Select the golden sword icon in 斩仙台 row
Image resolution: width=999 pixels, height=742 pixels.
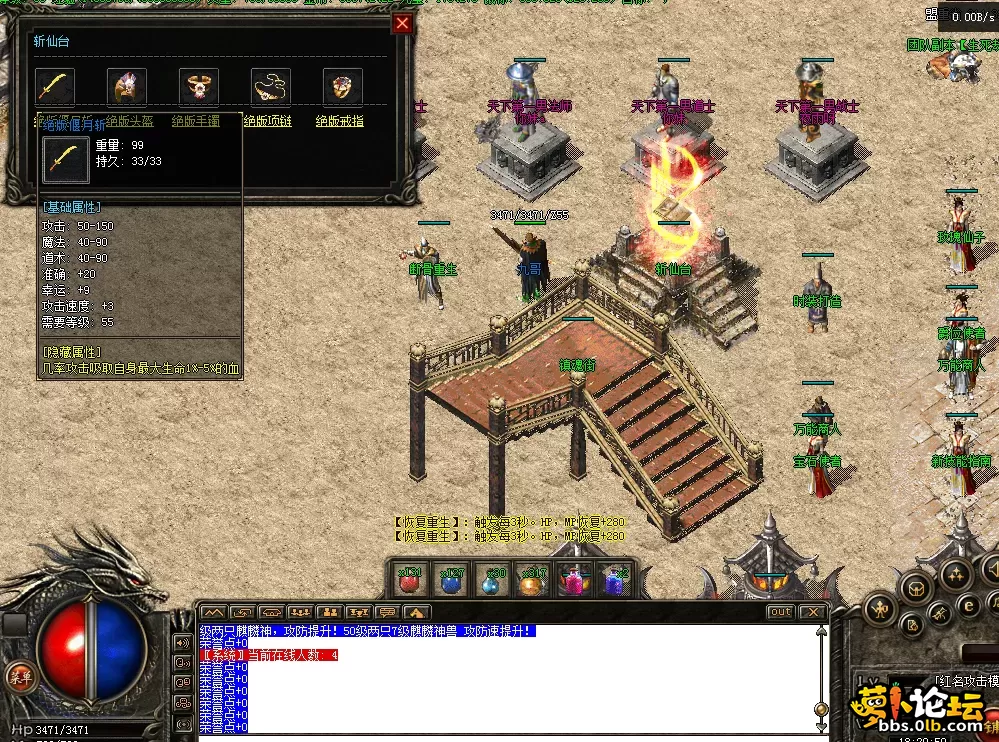coord(55,87)
